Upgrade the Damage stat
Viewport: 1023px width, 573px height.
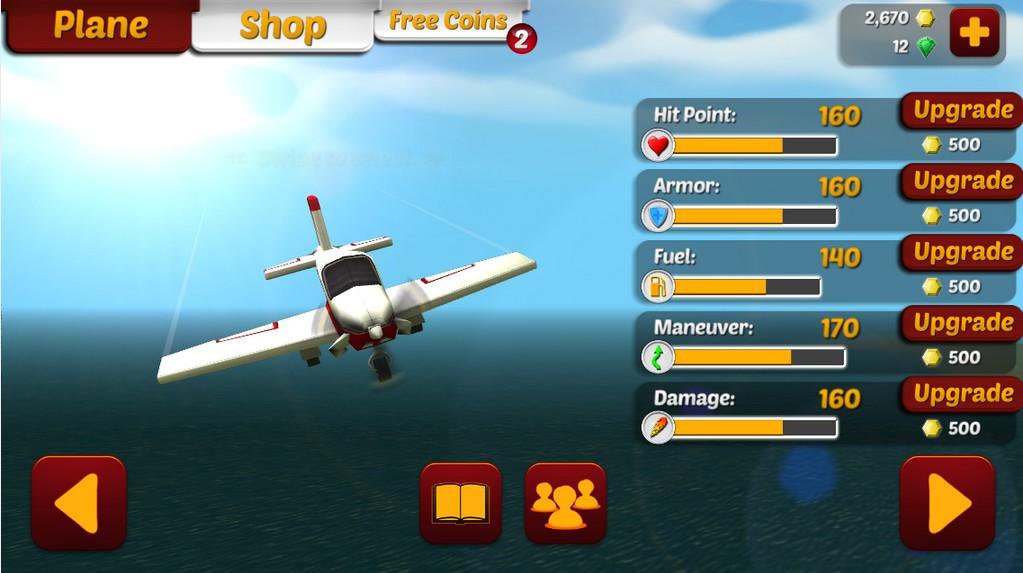click(x=962, y=395)
